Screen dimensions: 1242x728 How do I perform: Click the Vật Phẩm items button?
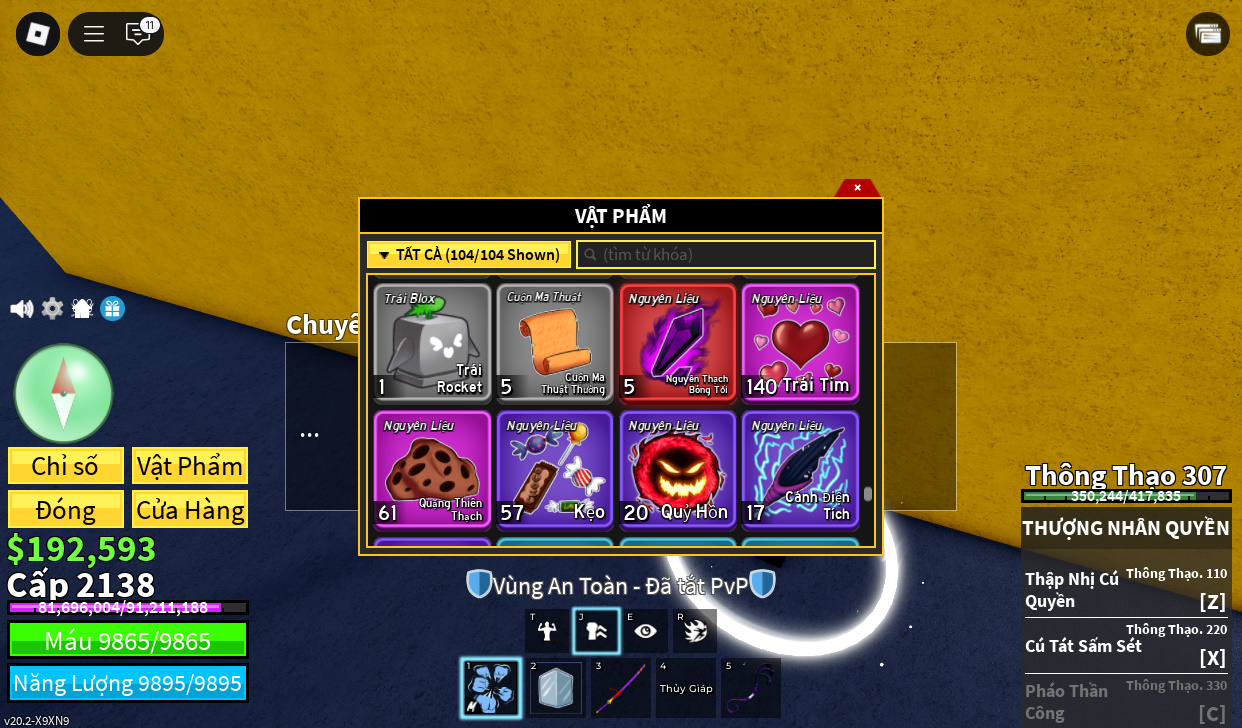(x=190, y=466)
